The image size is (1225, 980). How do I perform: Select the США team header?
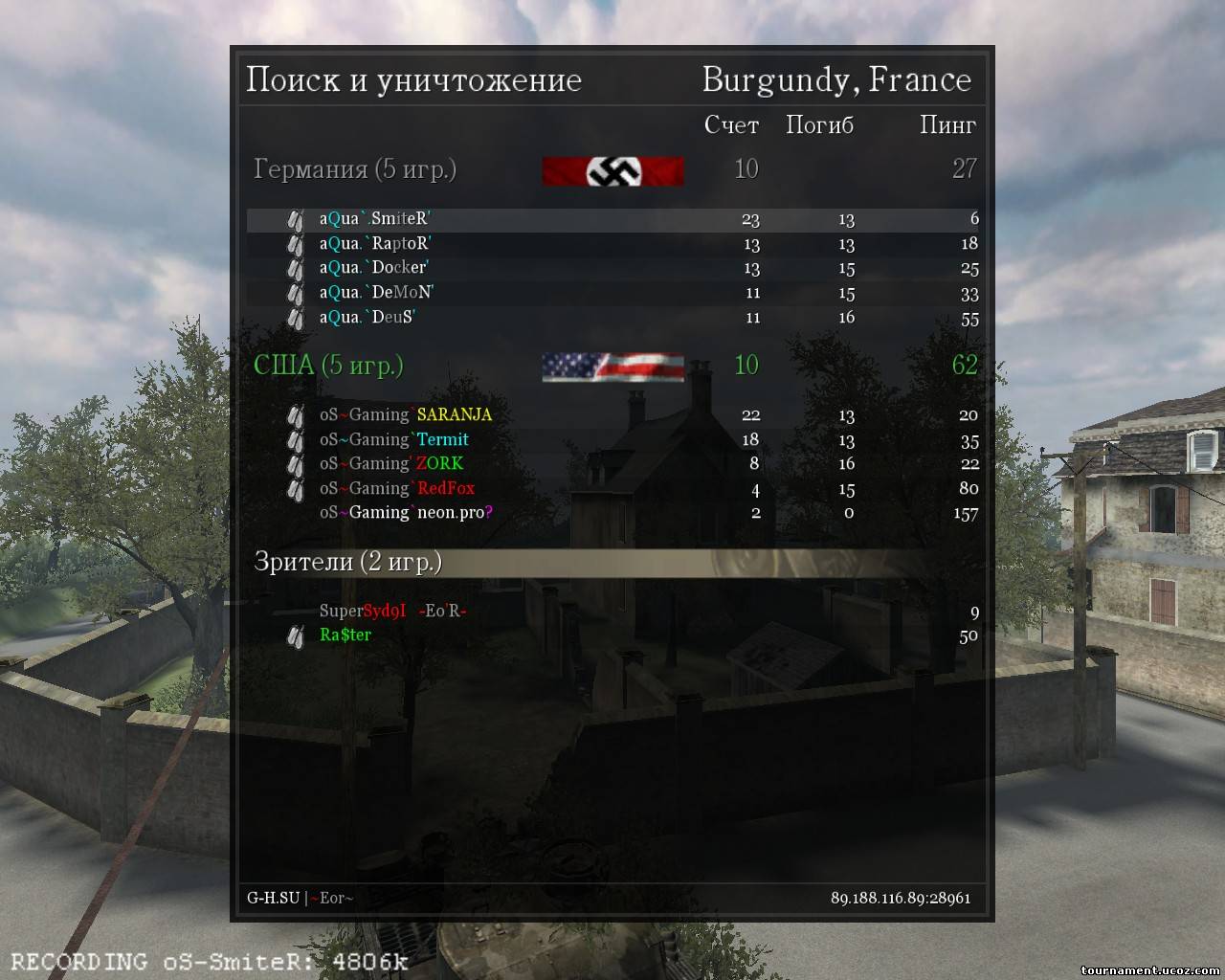328,366
